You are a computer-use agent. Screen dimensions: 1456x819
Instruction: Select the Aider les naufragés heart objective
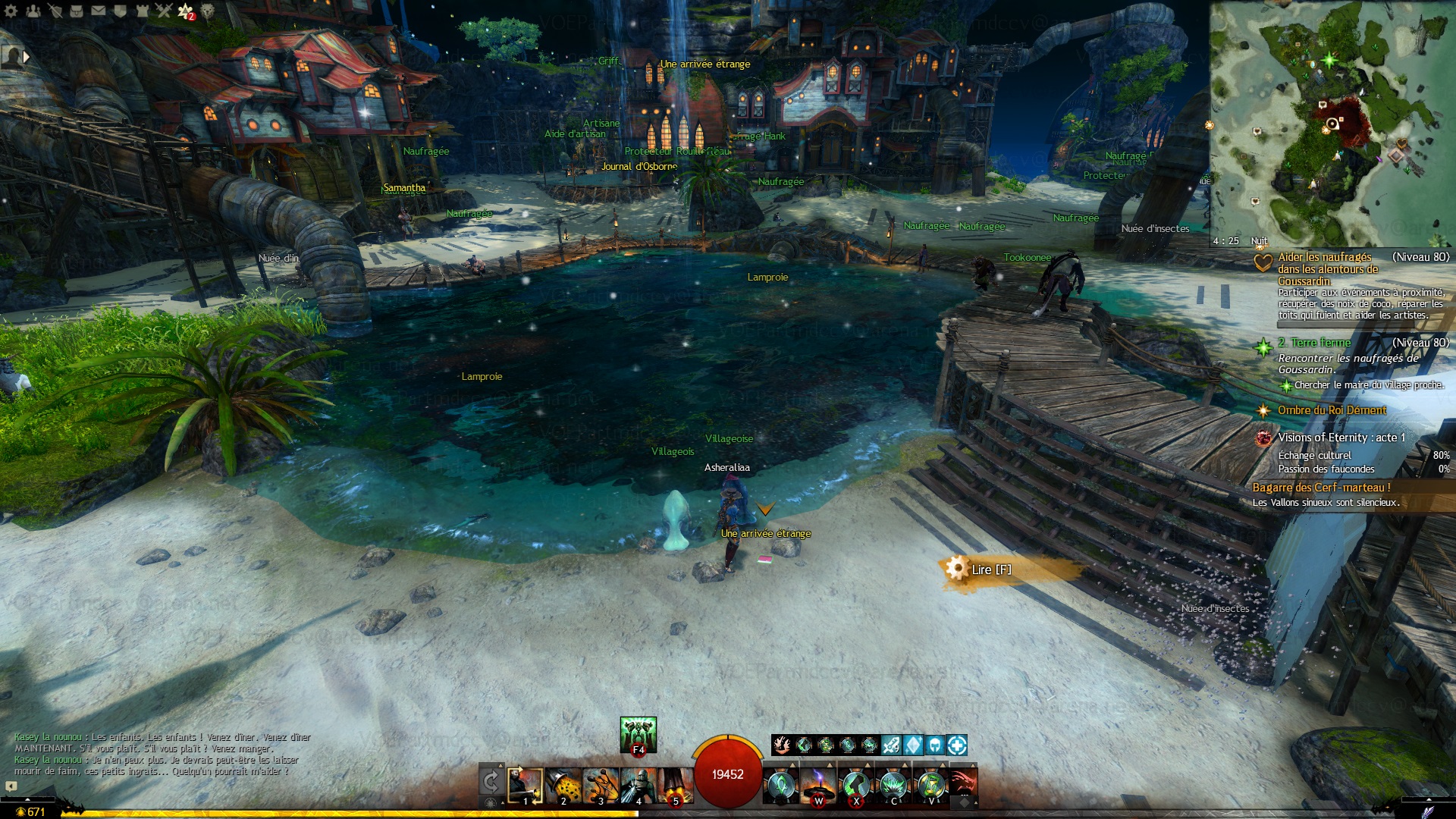click(x=1324, y=268)
